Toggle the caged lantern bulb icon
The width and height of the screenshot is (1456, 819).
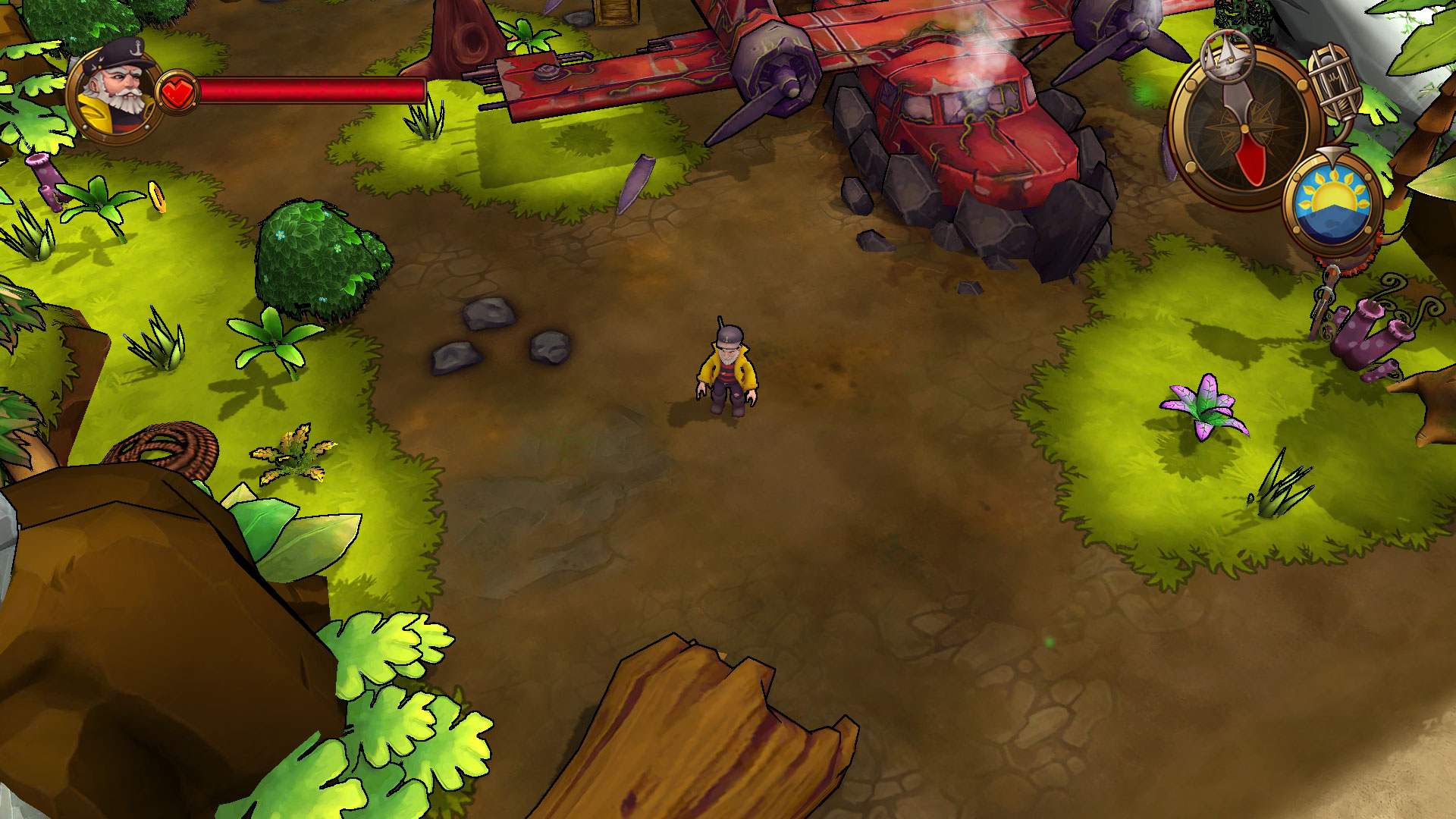pos(1335,80)
